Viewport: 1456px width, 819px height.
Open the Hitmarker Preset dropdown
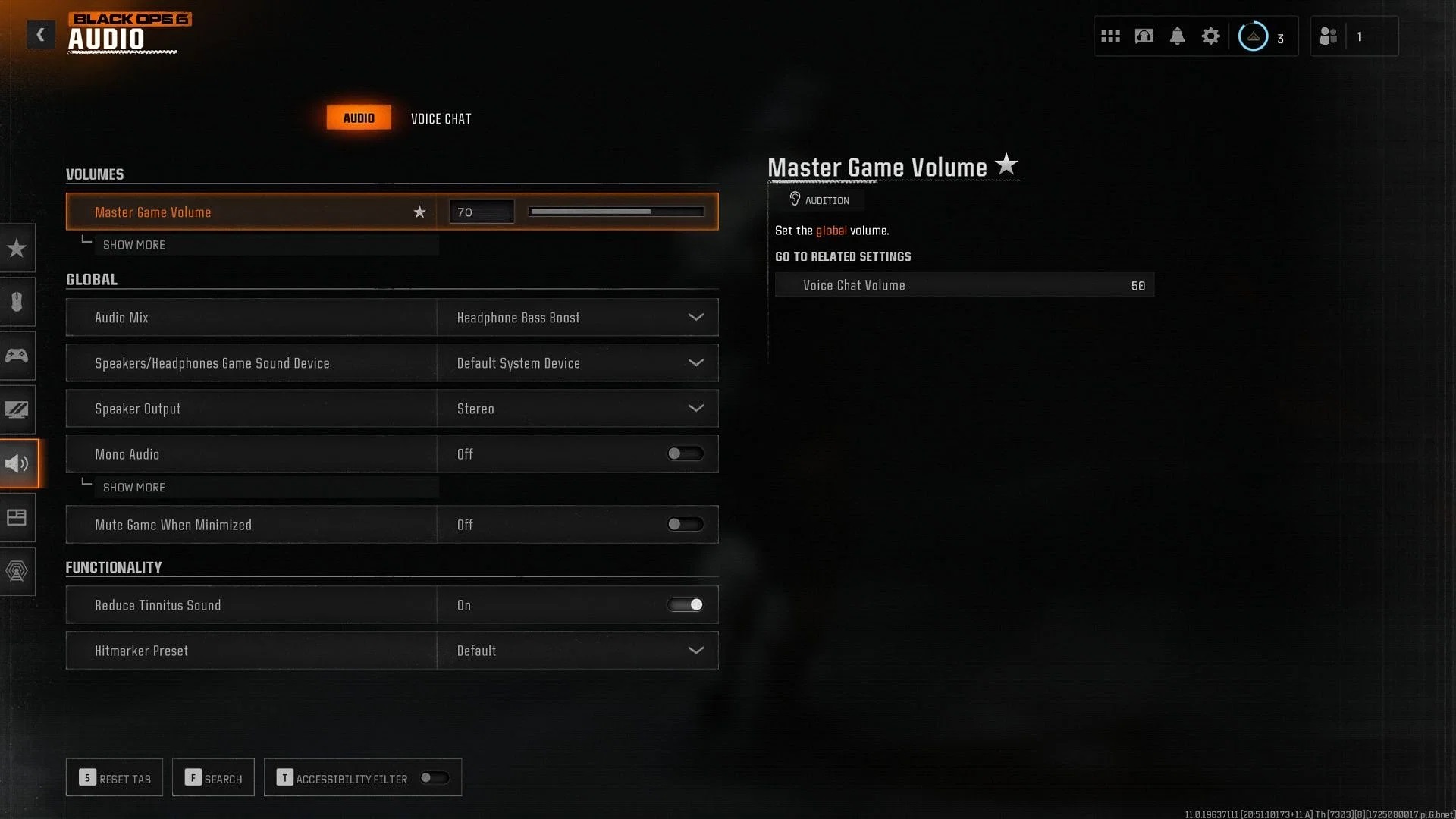577,651
